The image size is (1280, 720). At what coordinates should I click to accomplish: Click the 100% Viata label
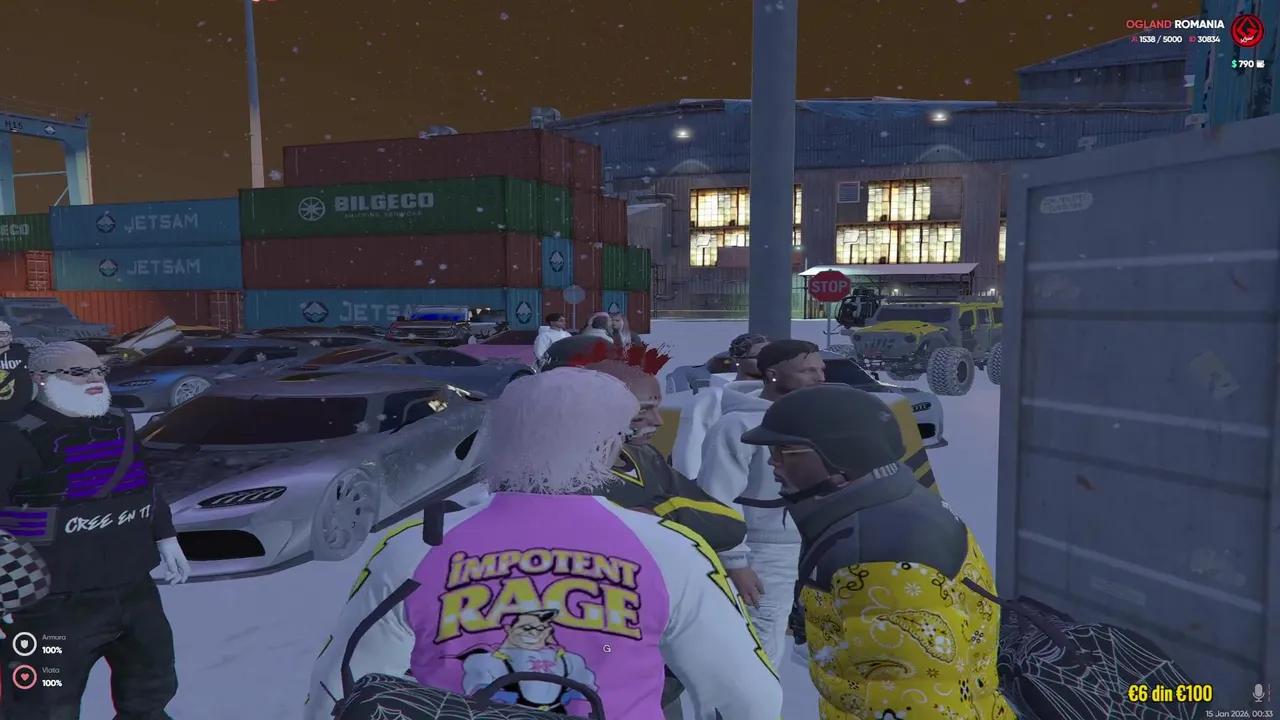pyautogui.click(x=53, y=684)
